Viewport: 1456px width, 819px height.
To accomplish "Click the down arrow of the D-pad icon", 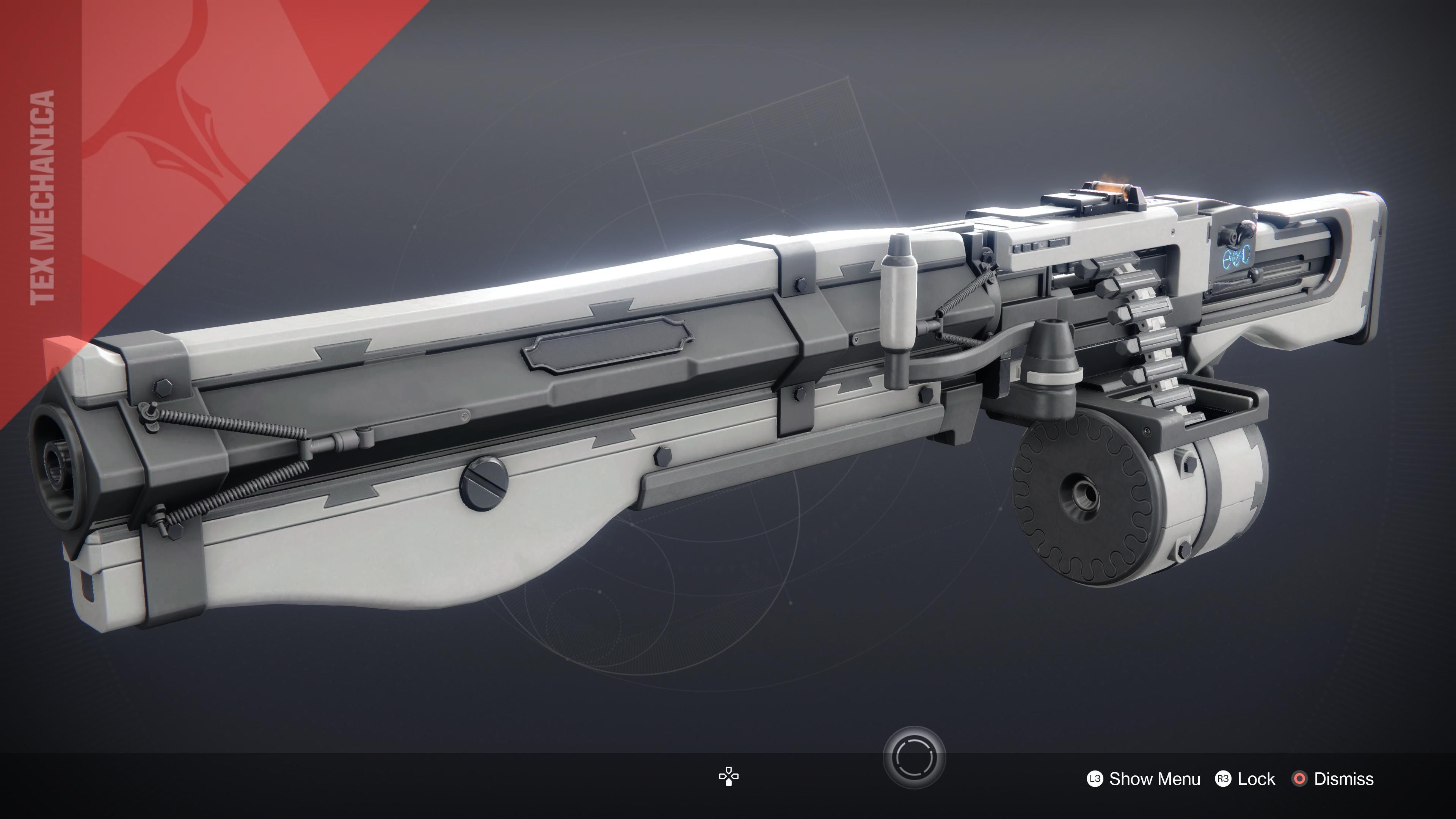I will click(729, 783).
